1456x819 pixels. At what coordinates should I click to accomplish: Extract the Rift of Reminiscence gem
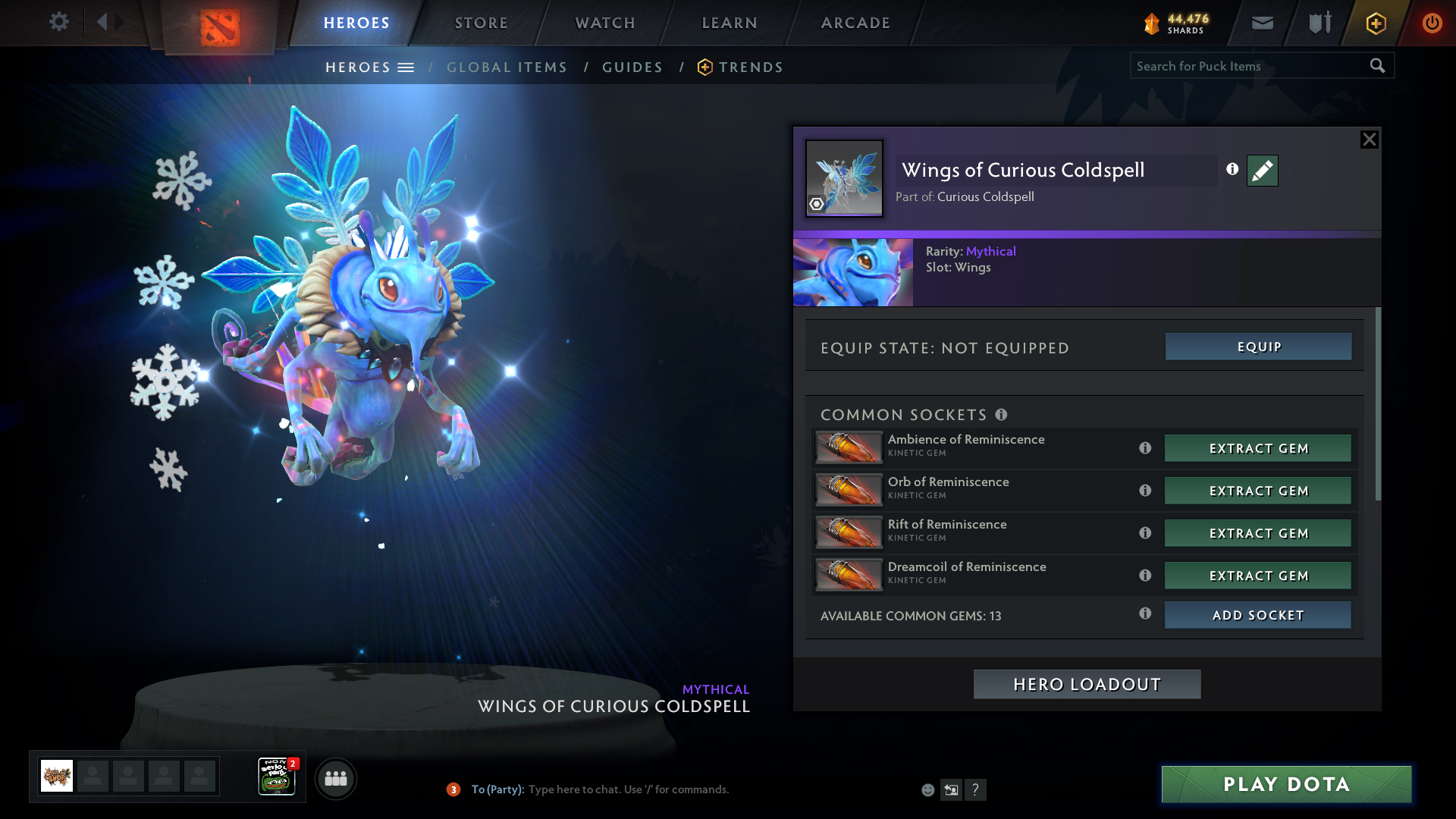(x=1258, y=533)
